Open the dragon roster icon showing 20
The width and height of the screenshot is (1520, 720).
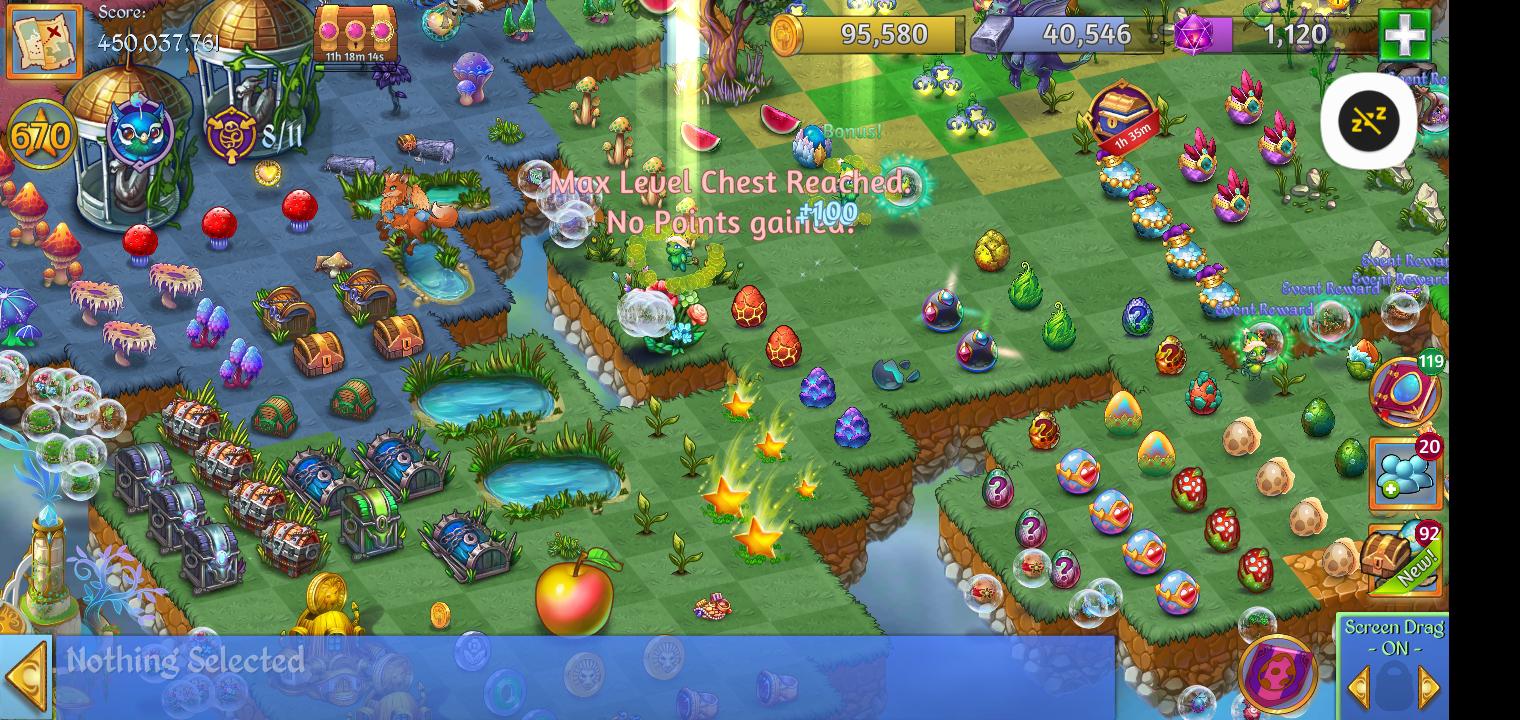[1405, 472]
